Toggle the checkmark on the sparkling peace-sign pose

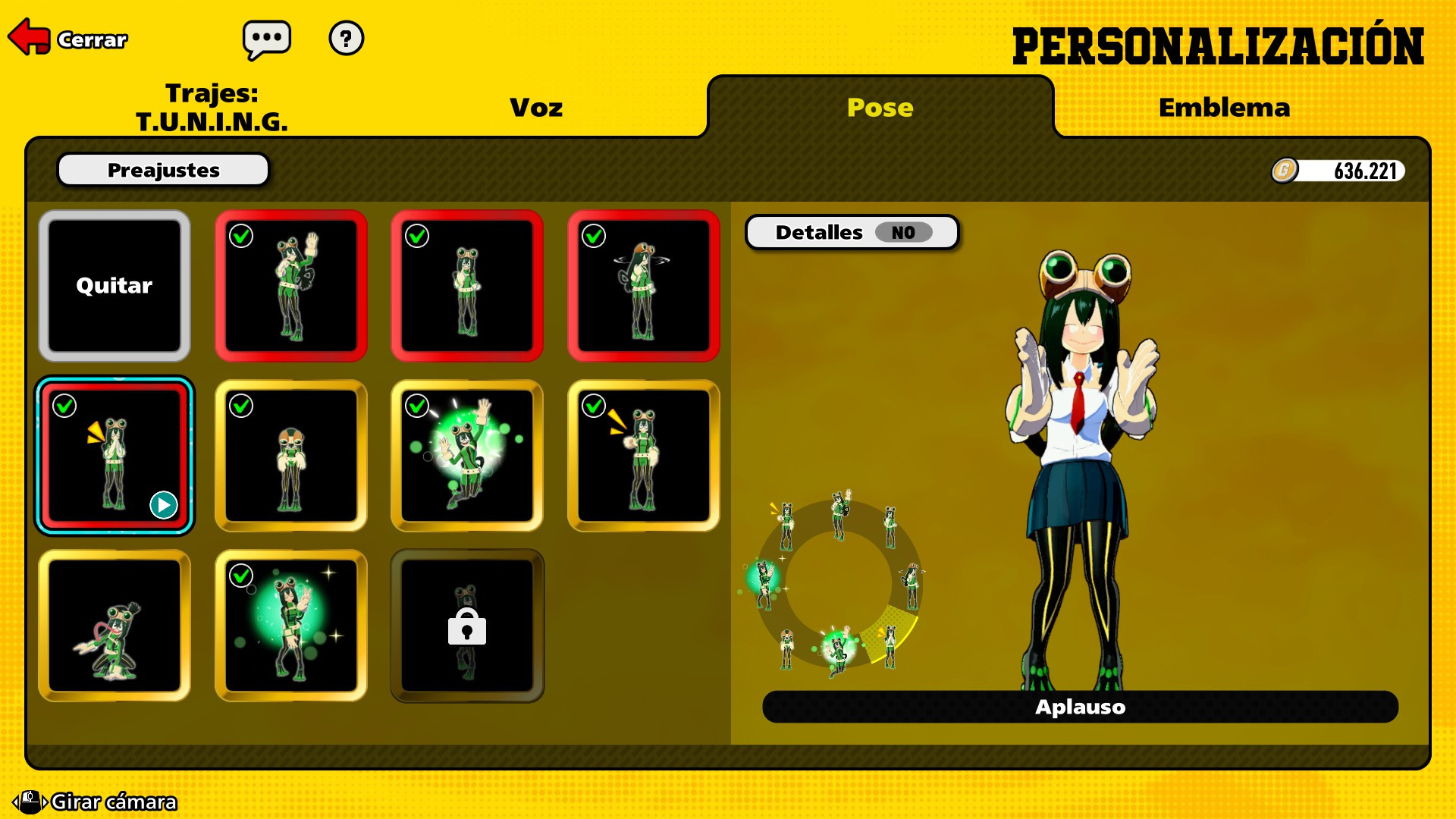pos(240,576)
